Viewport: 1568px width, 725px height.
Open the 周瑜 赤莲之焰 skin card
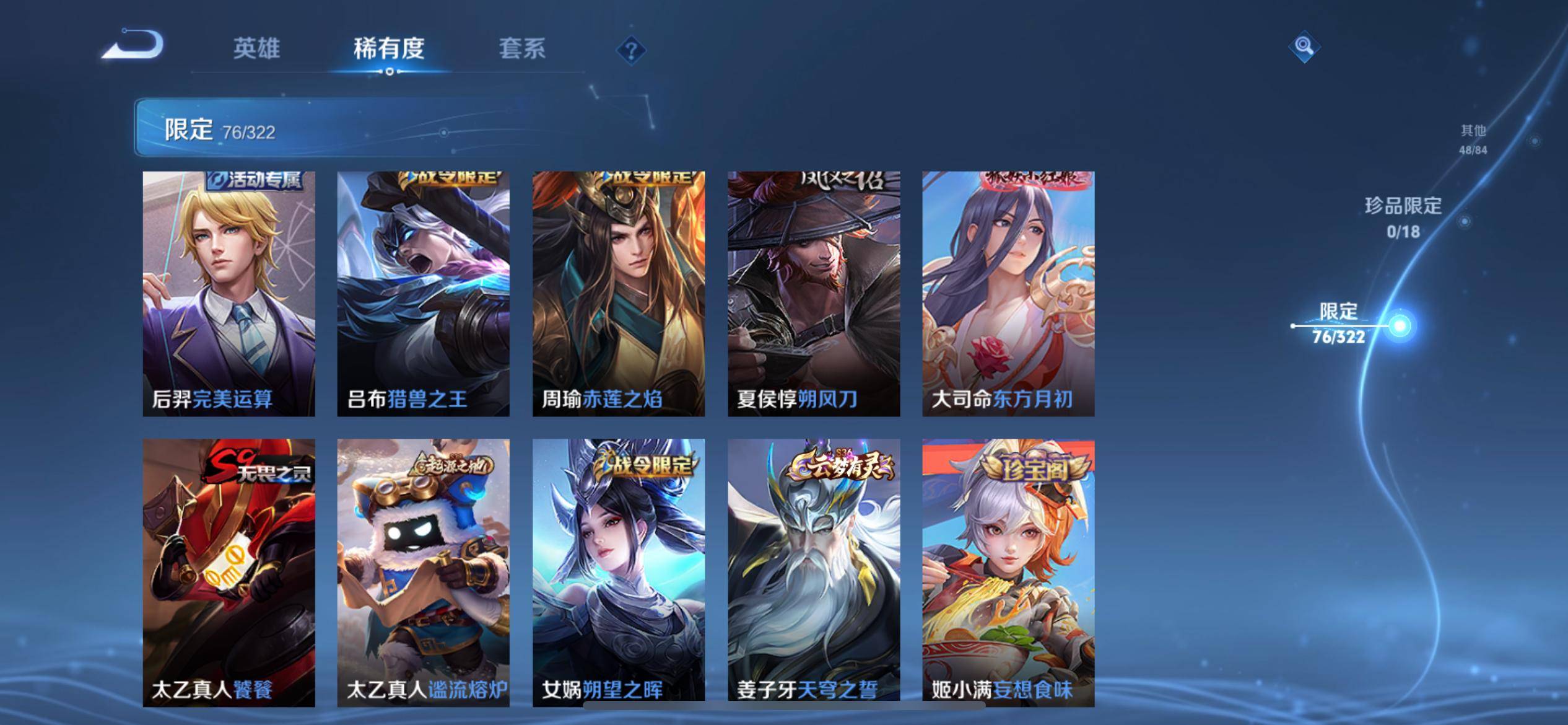[x=618, y=294]
